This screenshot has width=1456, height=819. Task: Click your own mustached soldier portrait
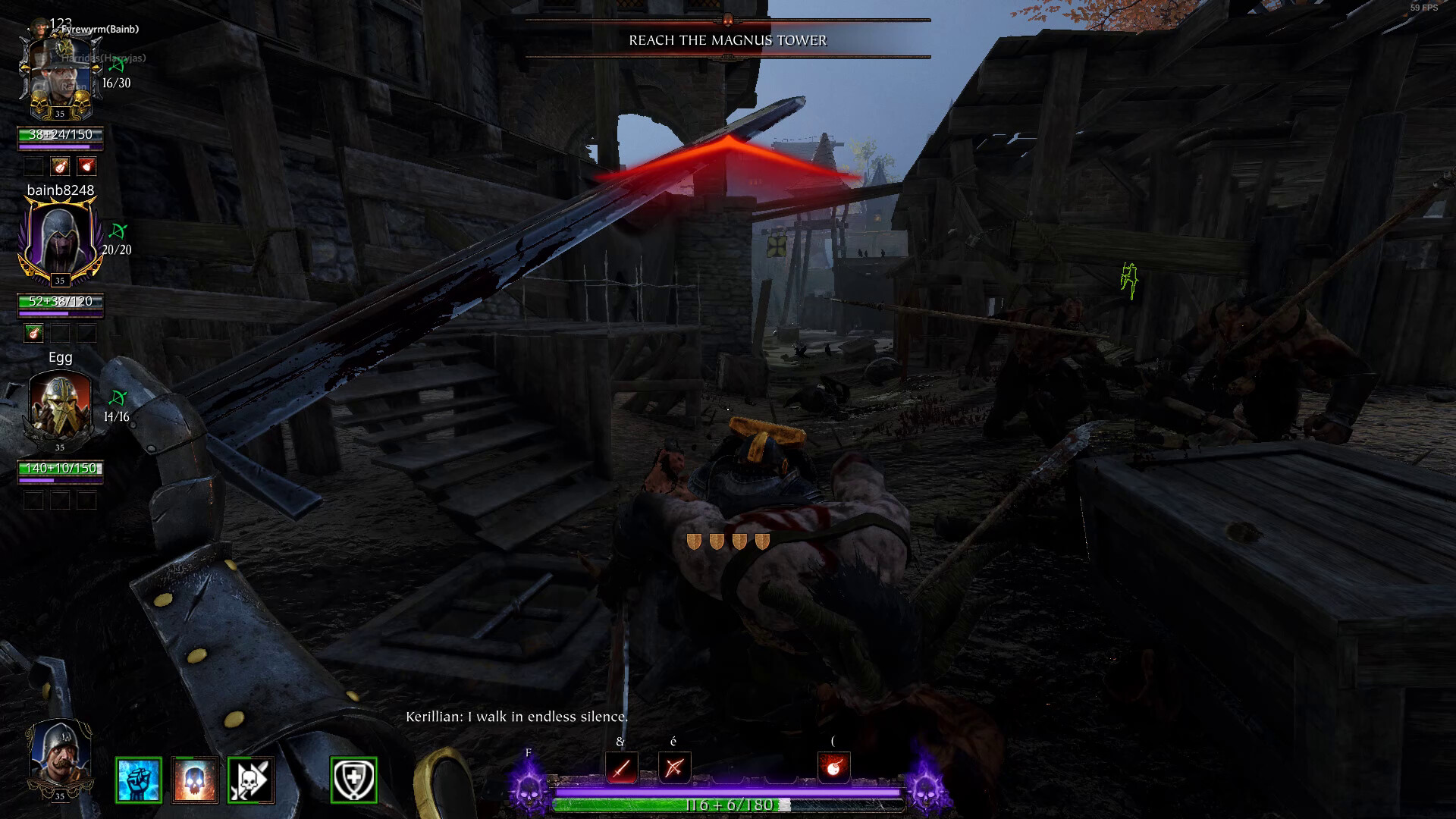(59, 758)
